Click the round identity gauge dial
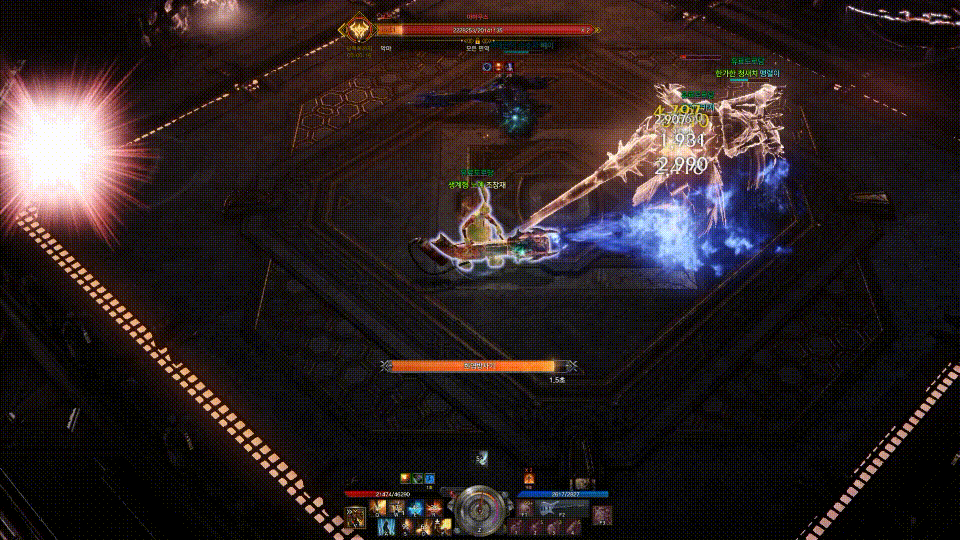Image resolution: width=960 pixels, height=540 pixels. pos(479,506)
